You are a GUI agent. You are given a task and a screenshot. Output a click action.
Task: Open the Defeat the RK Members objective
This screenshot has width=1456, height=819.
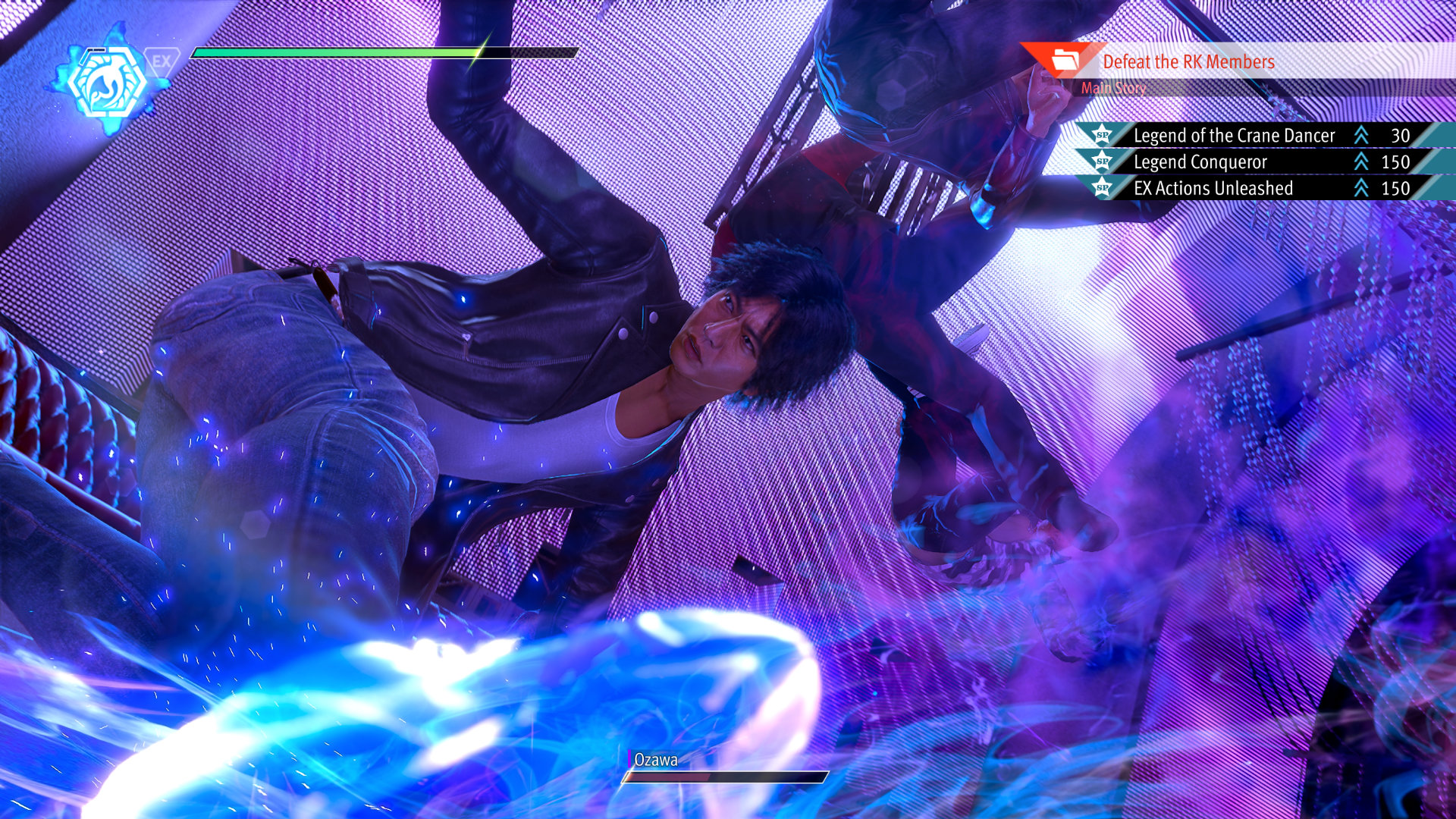coord(1188,62)
